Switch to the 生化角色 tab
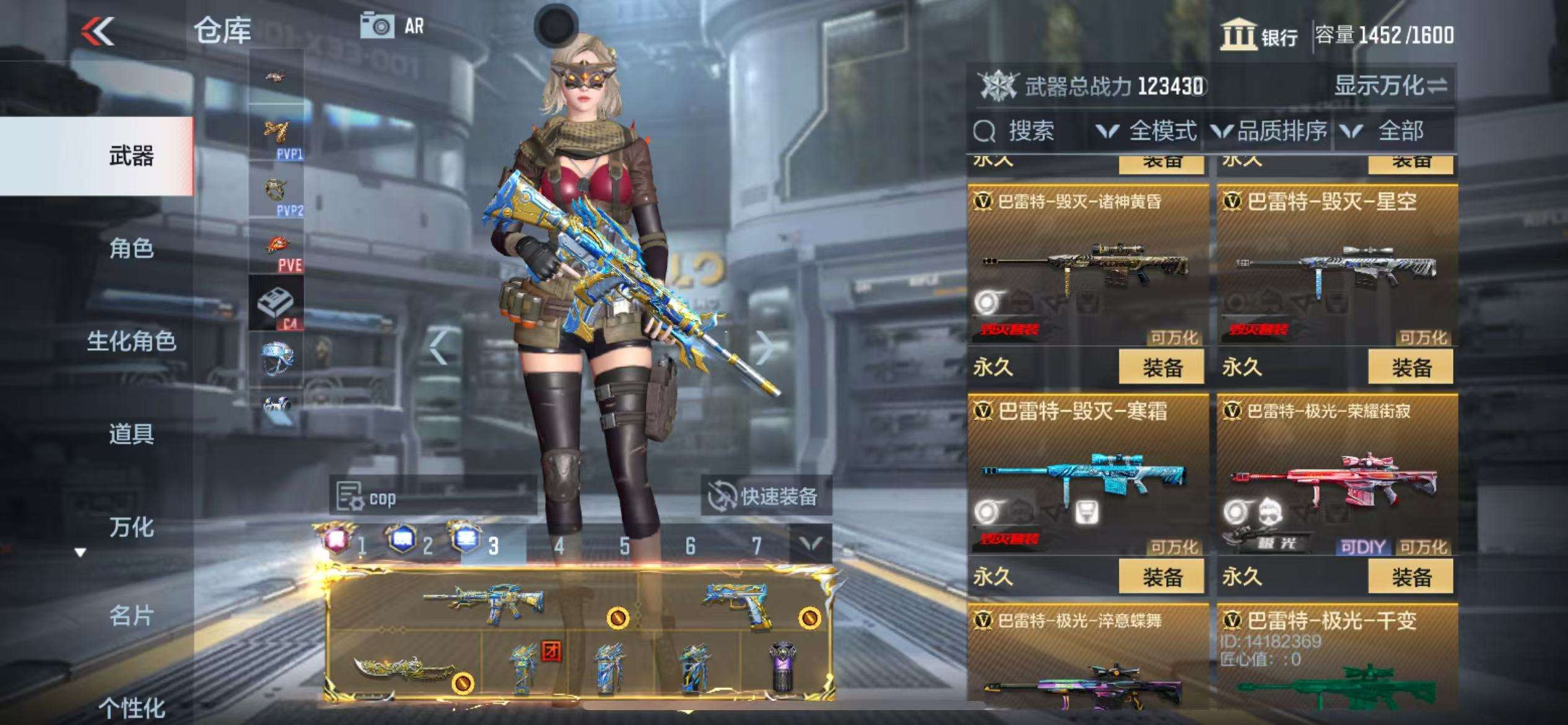Screen dimensions: 1568x725 [131, 341]
